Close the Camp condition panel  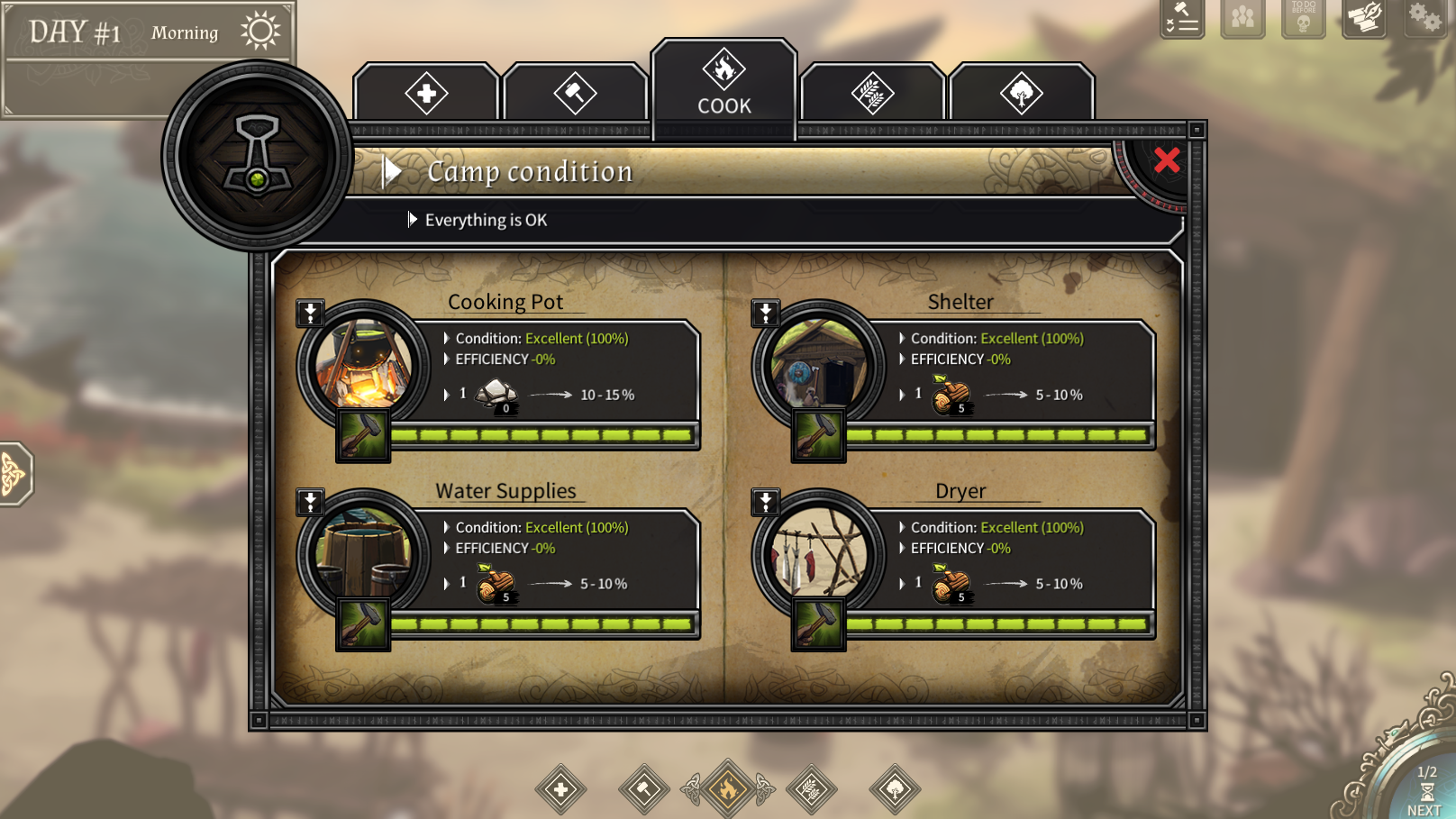[x=1167, y=160]
